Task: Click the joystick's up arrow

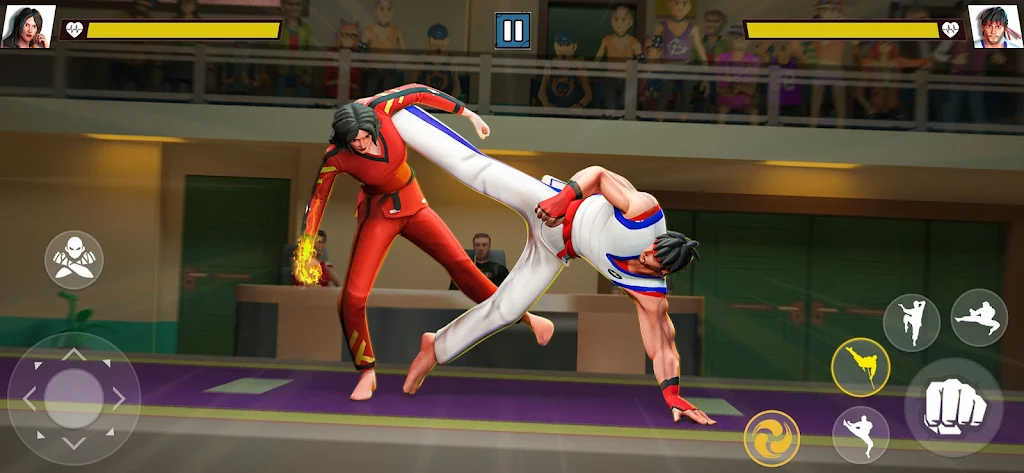Action: [x=73, y=353]
